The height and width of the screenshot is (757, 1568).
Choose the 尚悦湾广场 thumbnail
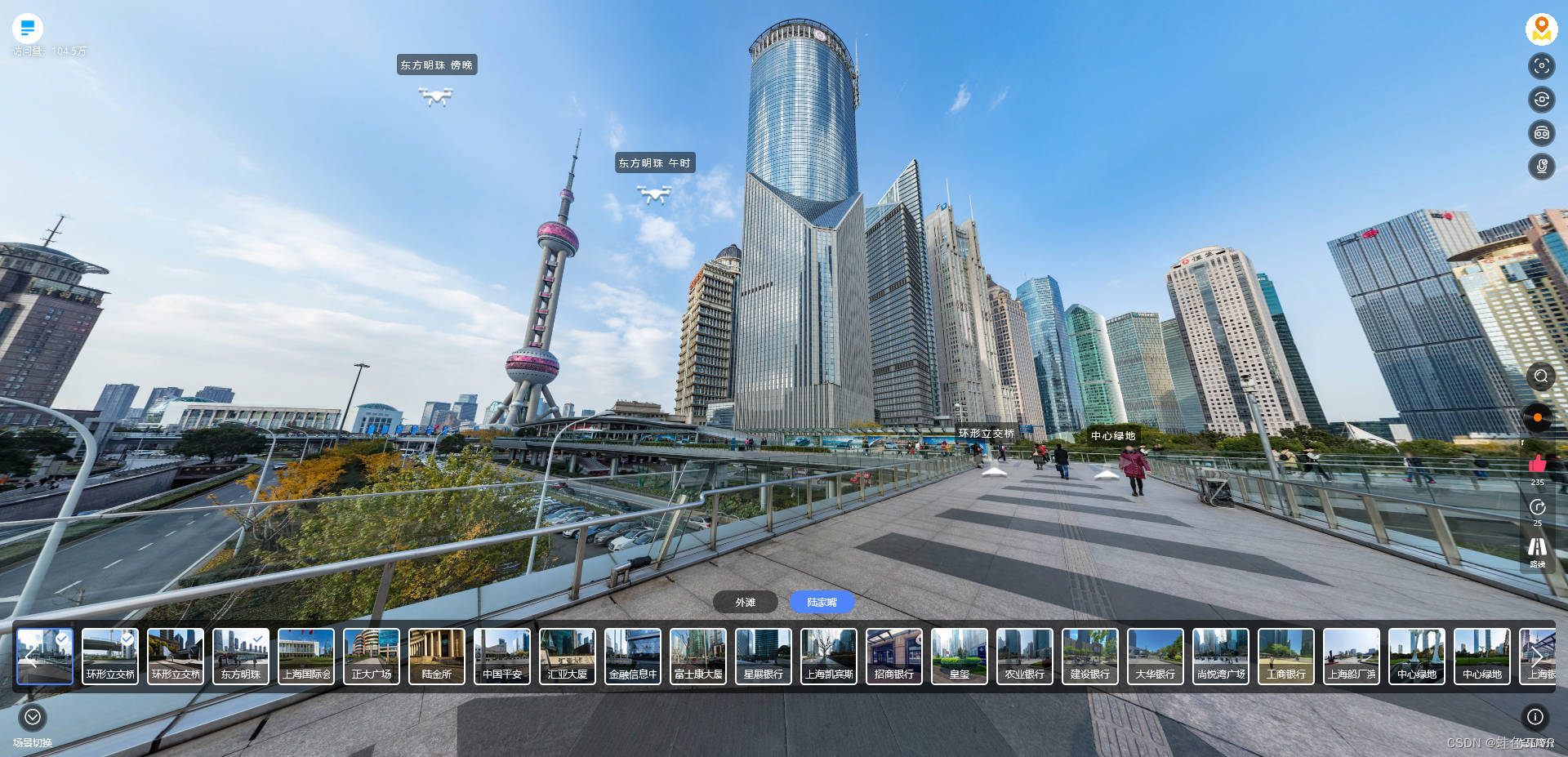coord(1221,656)
